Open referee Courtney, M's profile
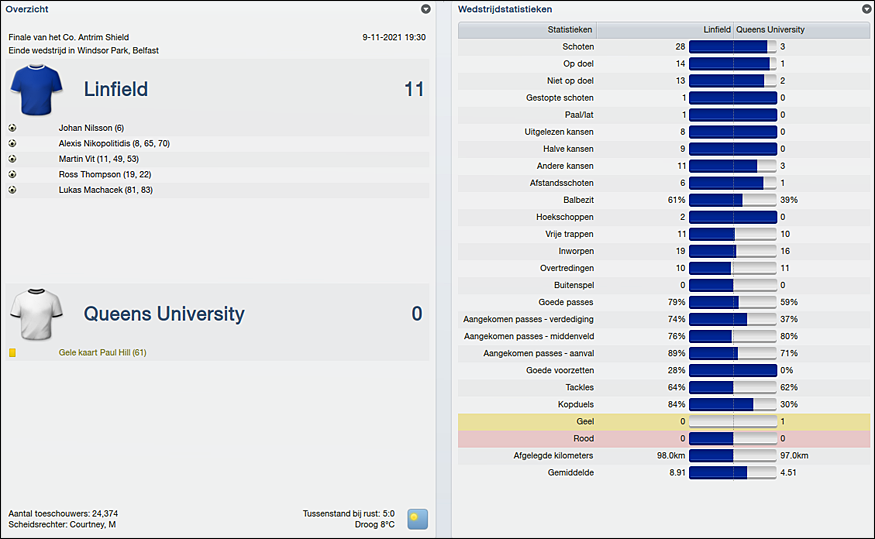 pos(92,525)
